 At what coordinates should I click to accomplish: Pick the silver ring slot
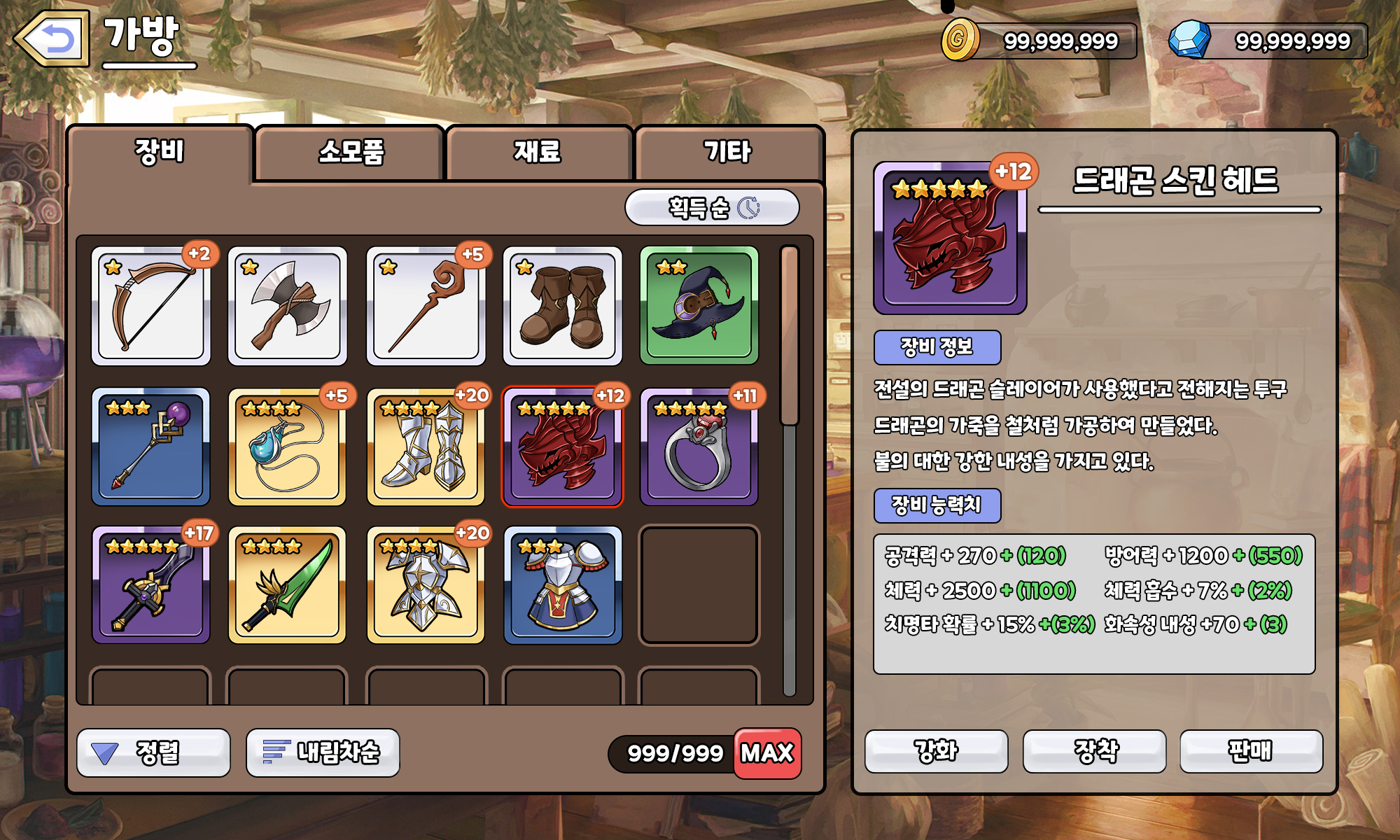[699, 447]
